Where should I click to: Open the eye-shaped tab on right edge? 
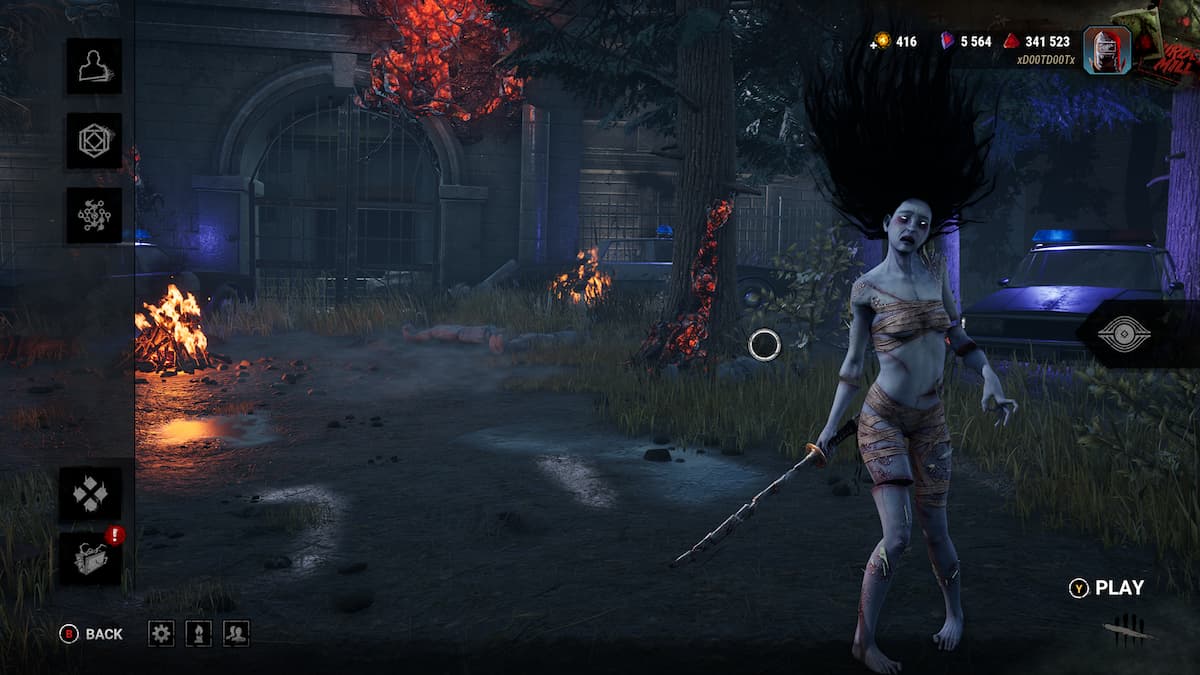pyautogui.click(x=1123, y=333)
